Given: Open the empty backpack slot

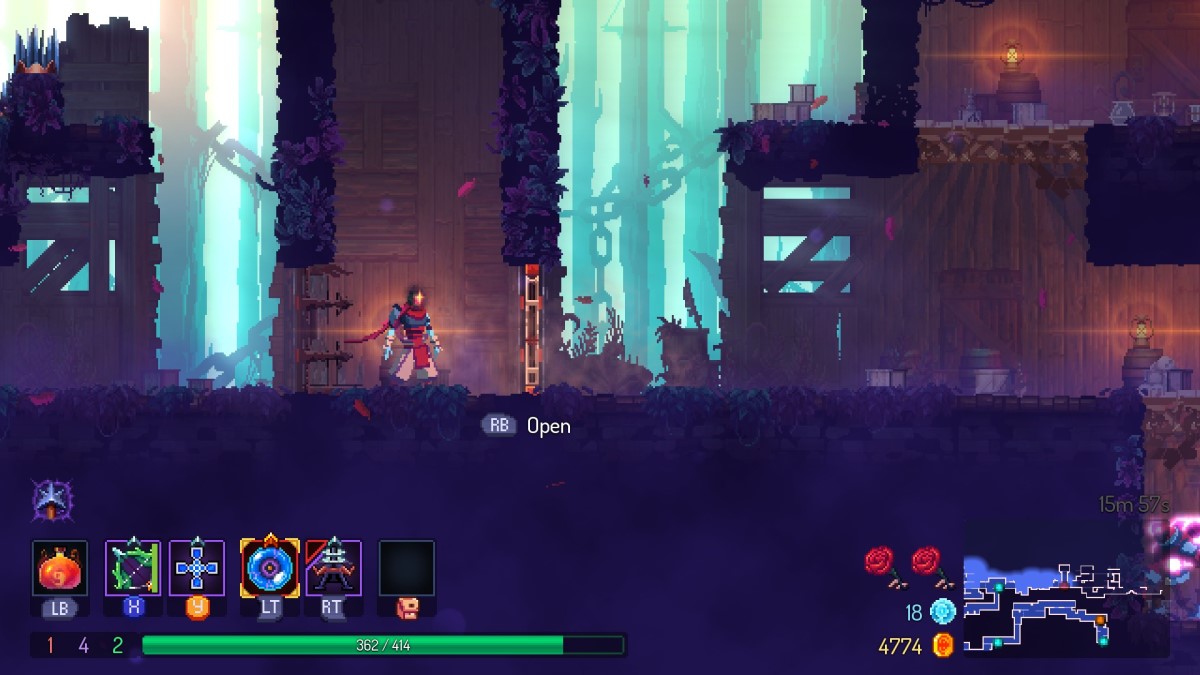Looking at the screenshot, I should [x=406, y=568].
